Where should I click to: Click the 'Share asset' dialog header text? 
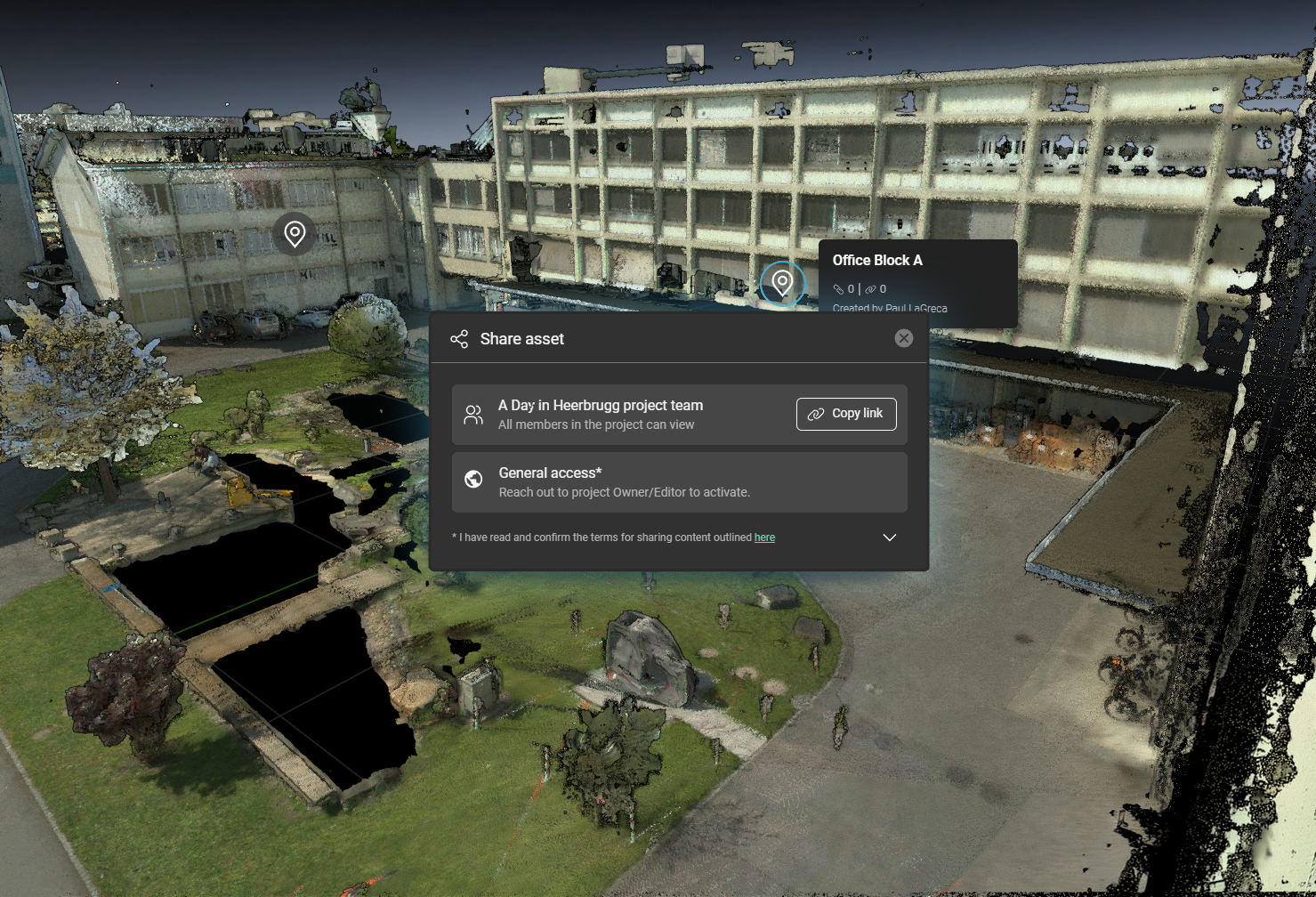click(x=521, y=339)
